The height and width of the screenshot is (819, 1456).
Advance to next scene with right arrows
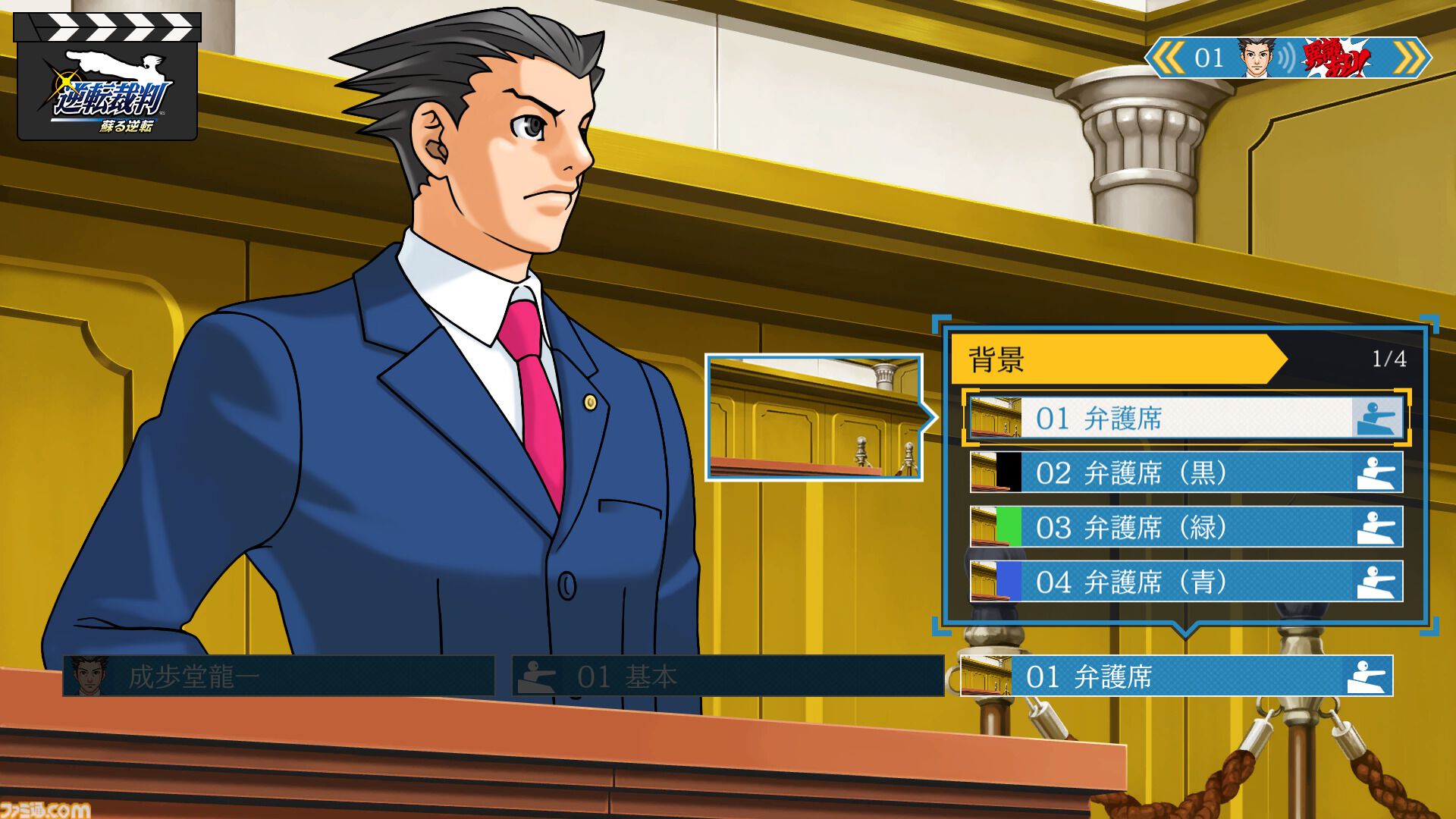(1409, 58)
